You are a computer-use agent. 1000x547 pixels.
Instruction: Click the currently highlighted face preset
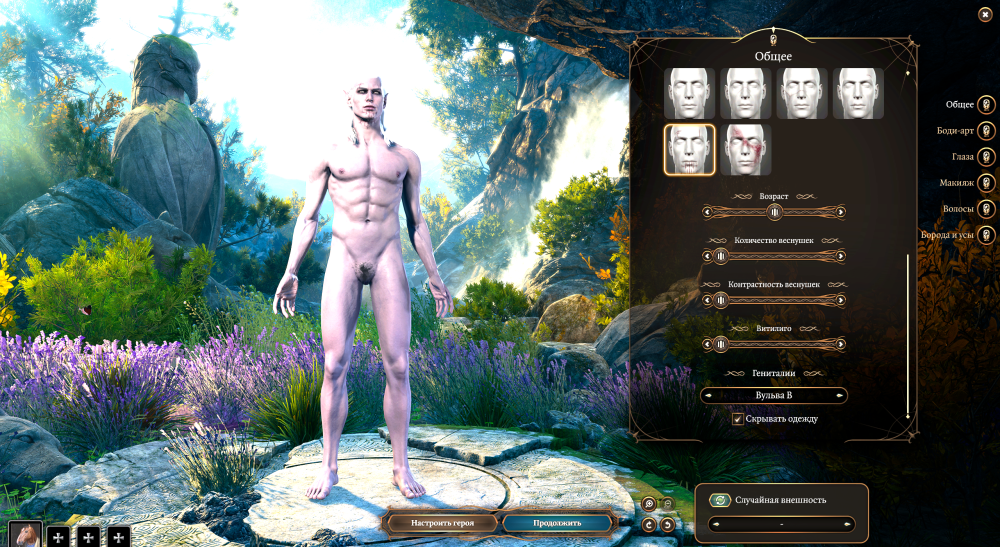pyautogui.click(x=689, y=149)
